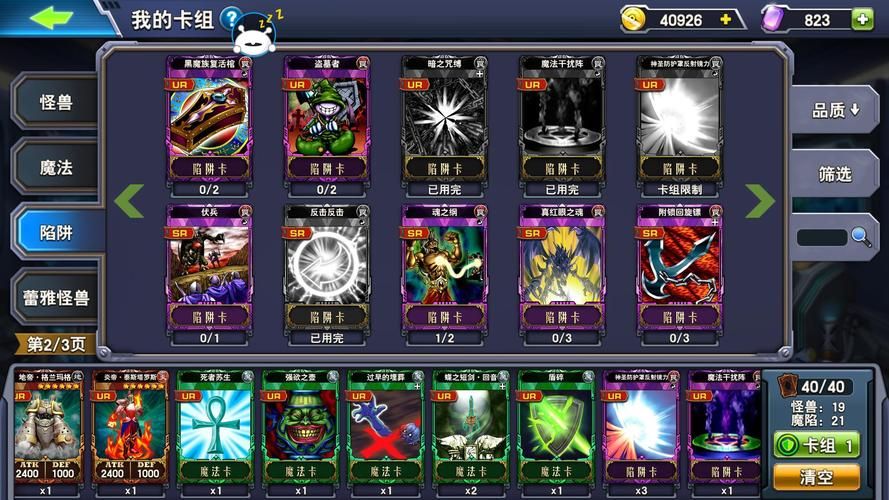Image resolution: width=889 pixels, height=500 pixels.
Task: Open the 筛选 filter button
Action: pos(835,174)
